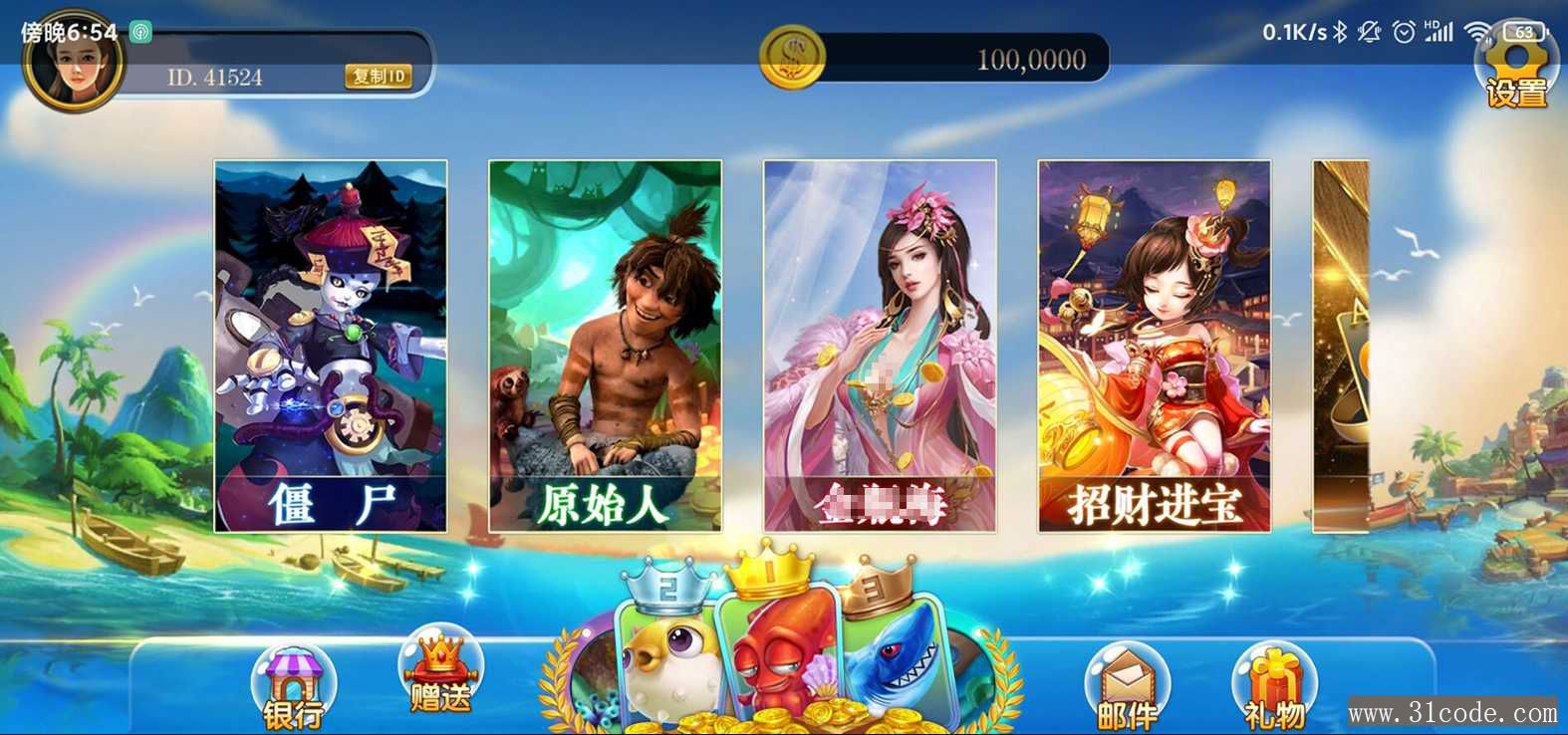Screen dimensions: 1568x735
Task: Open the 银行 bank
Action: click(x=293, y=687)
